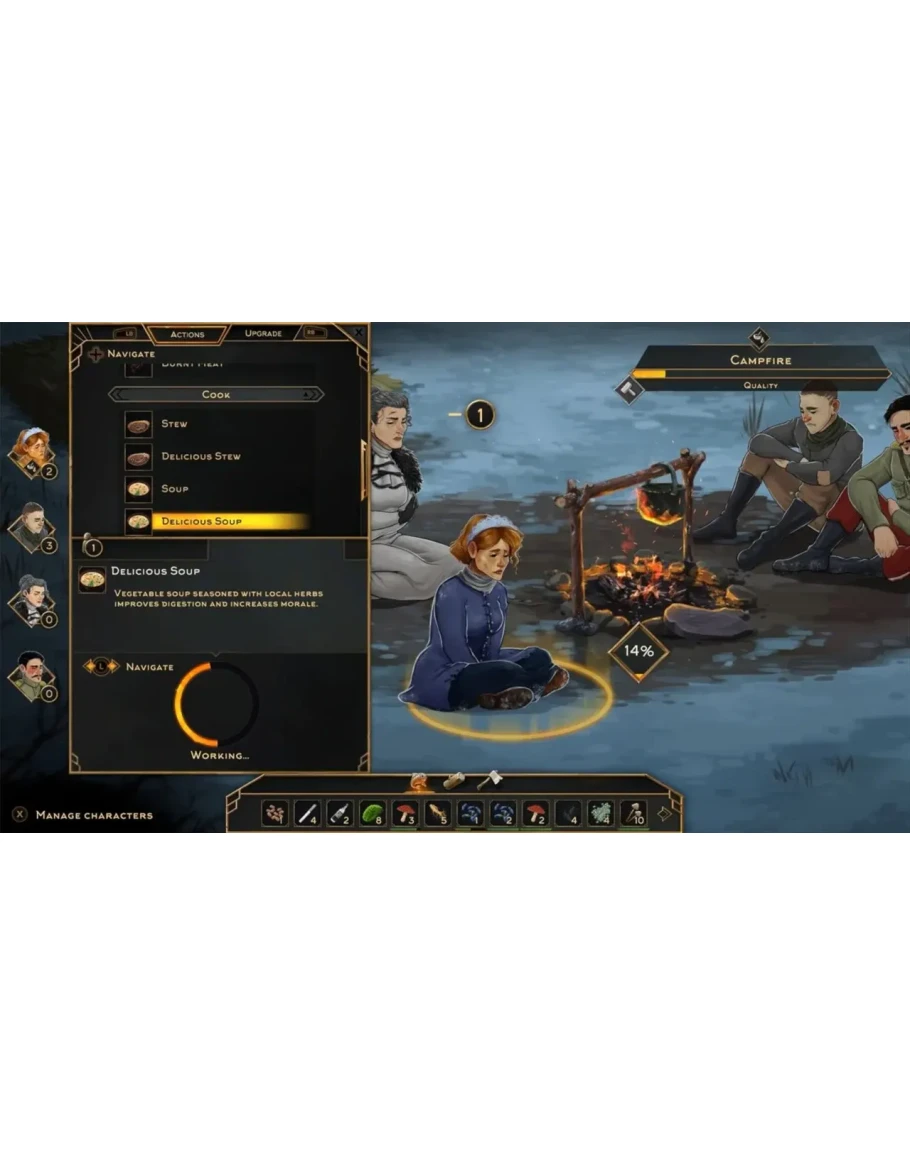
Task: Show the axe tools inventory category
Action: click(488, 779)
